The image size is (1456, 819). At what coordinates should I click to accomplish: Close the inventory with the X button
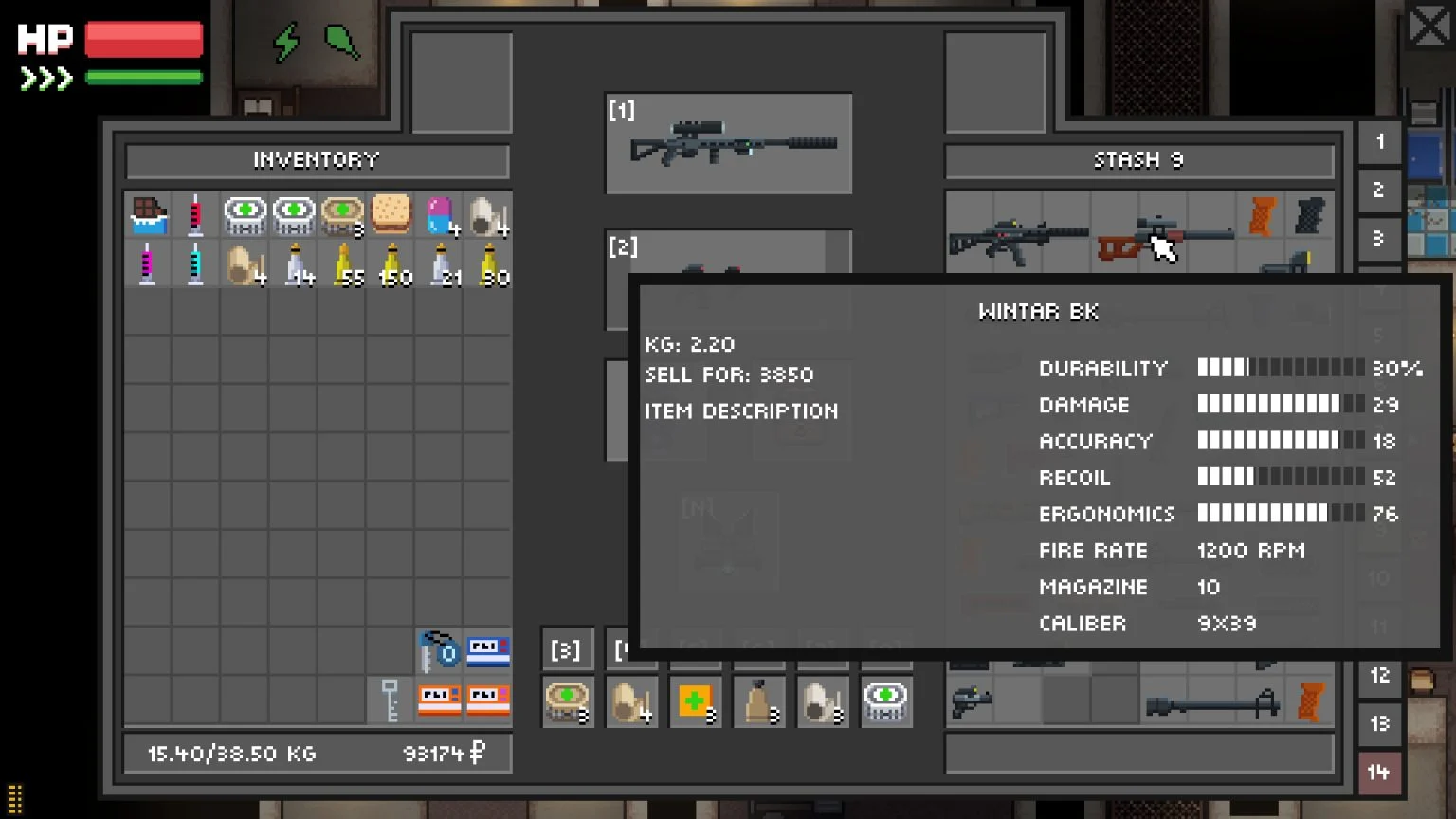coord(1428,27)
